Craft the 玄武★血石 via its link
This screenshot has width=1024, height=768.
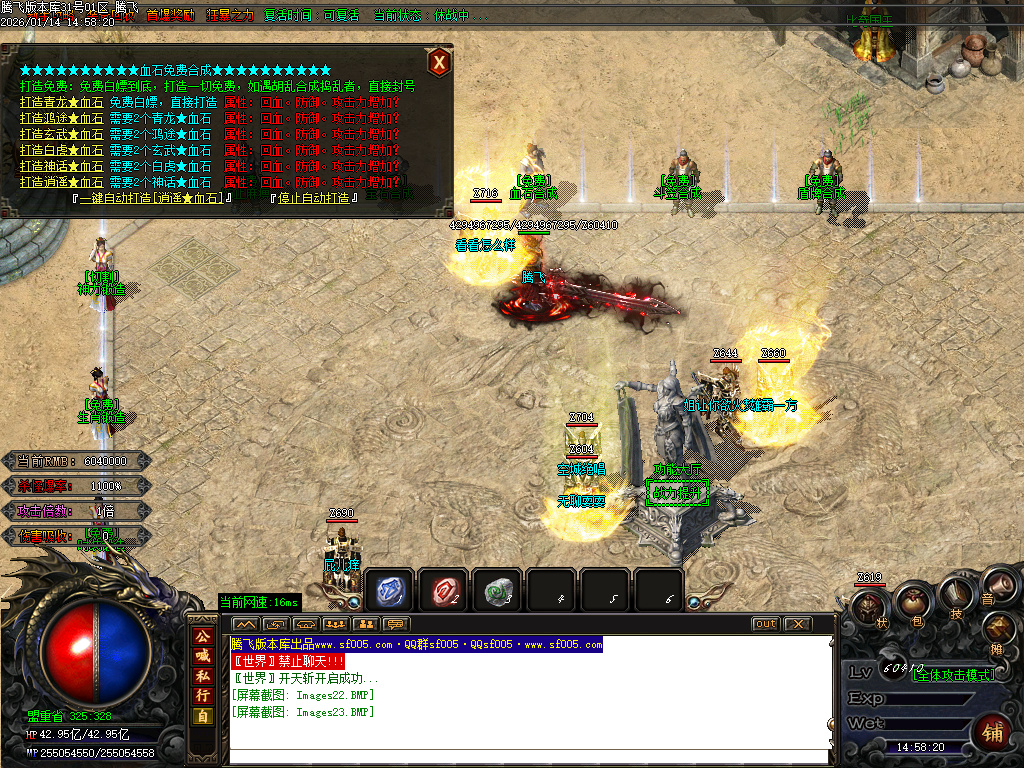[x=61, y=134]
